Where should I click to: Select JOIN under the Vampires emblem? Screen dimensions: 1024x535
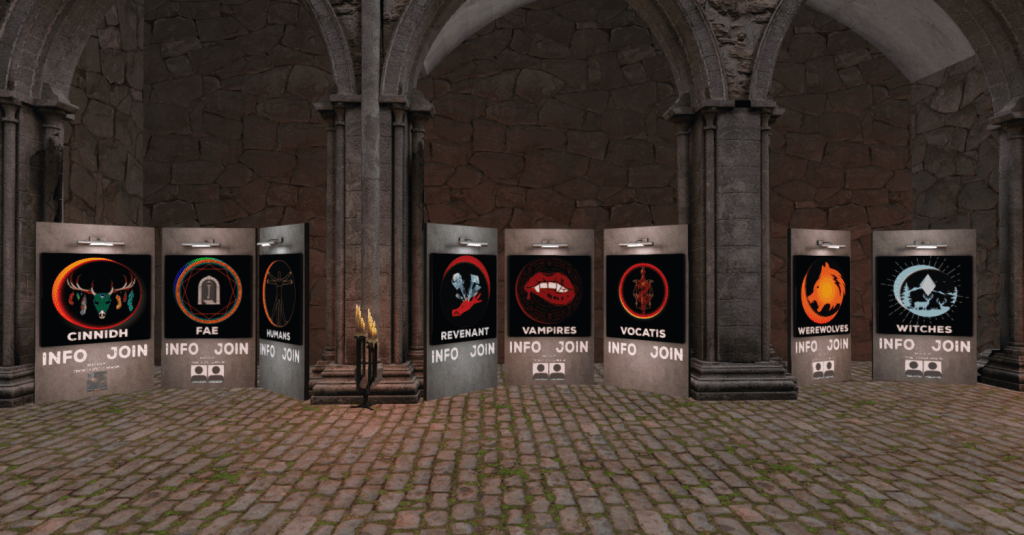click(x=572, y=347)
